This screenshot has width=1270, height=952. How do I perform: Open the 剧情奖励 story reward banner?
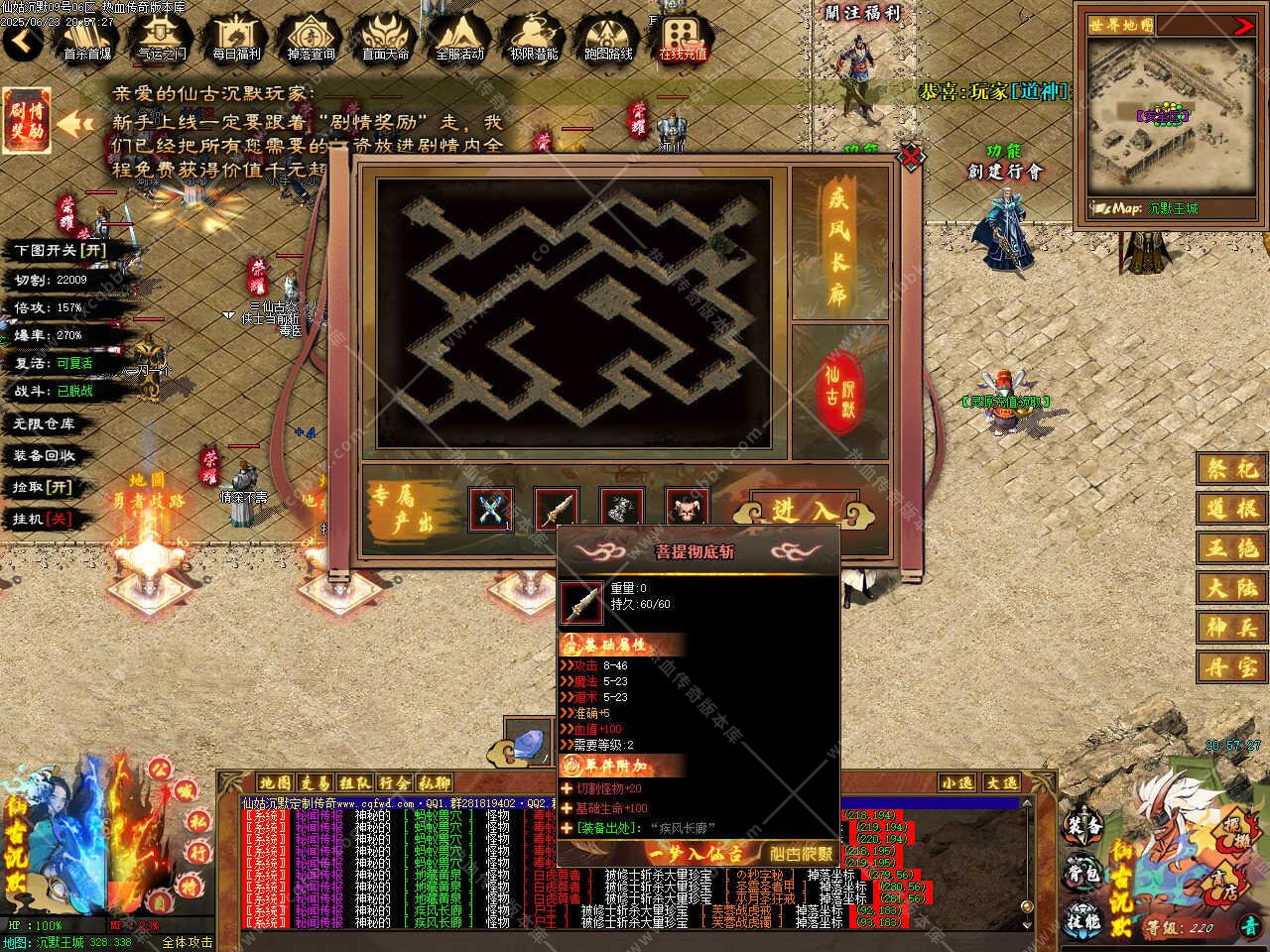[27, 122]
